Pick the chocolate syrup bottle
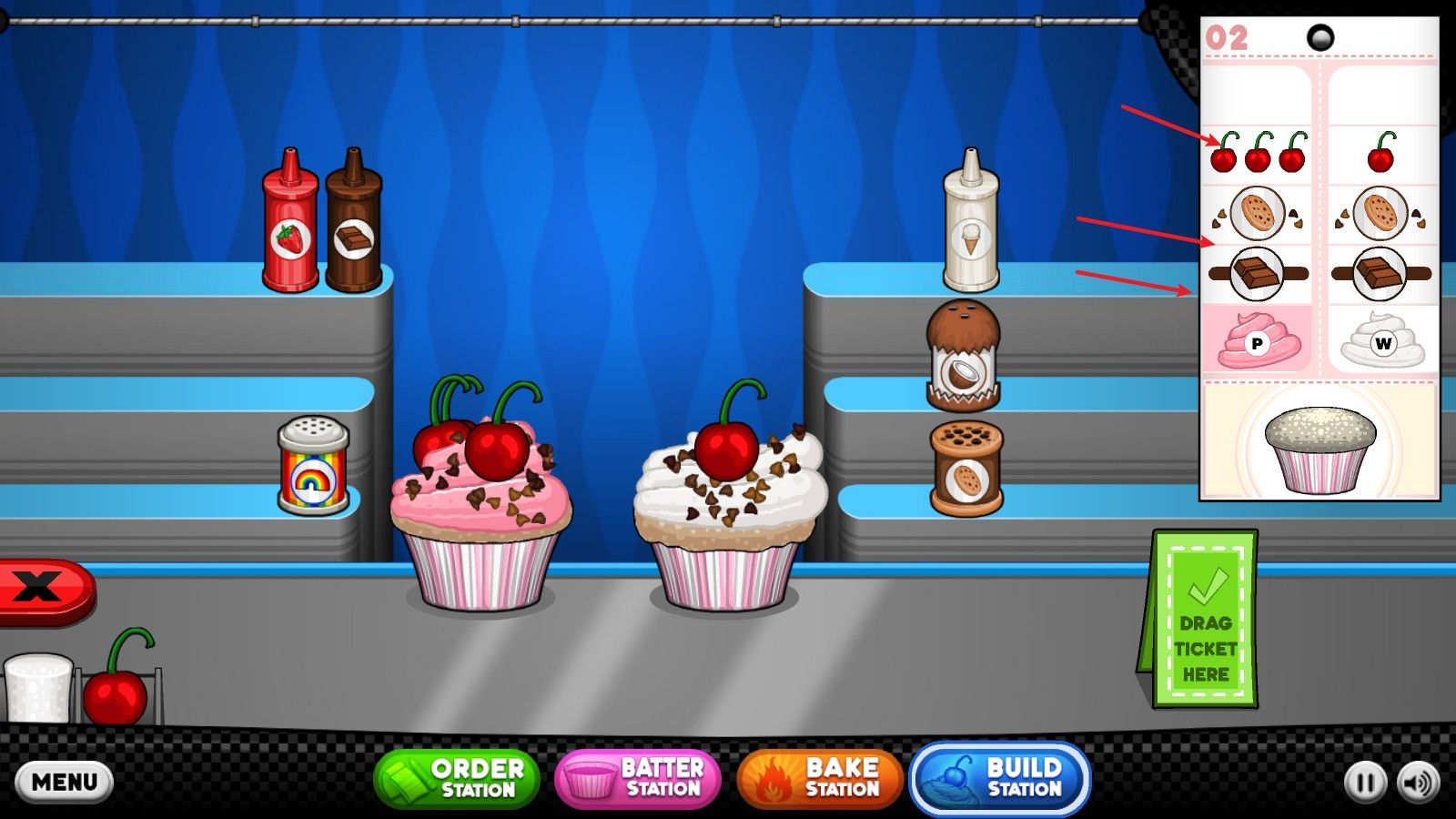1456x819 pixels. (x=354, y=226)
